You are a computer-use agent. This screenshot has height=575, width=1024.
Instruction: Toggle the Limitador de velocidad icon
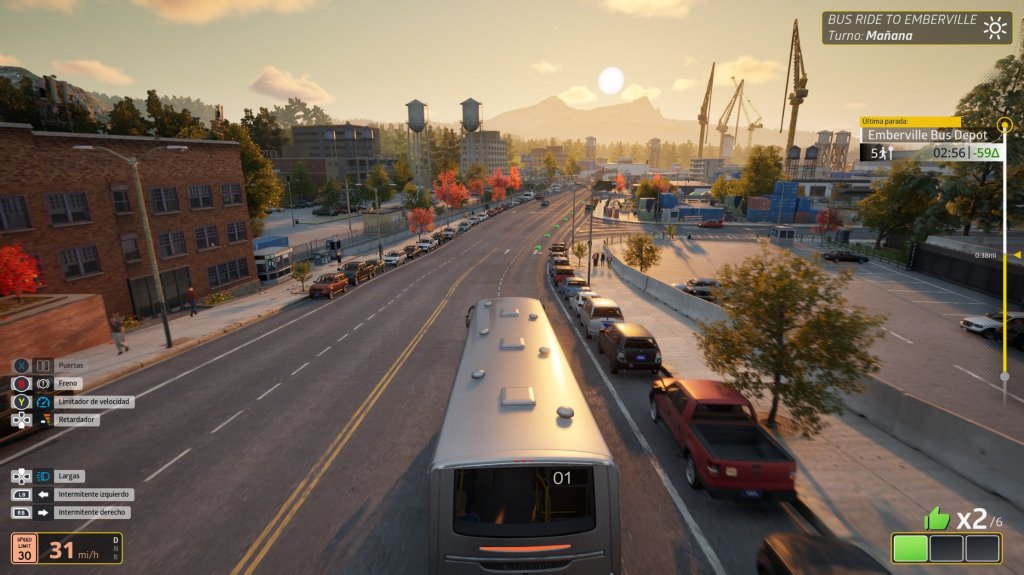[x=43, y=402]
